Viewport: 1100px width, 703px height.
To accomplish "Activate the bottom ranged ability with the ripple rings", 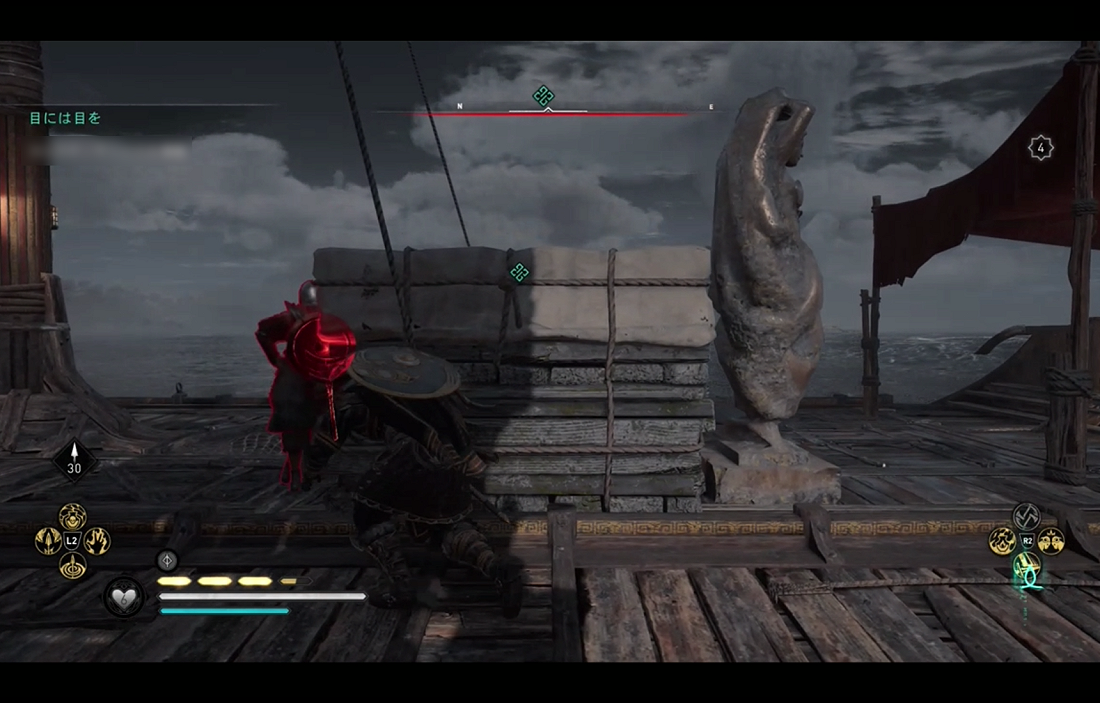I will (x=72, y=566).
